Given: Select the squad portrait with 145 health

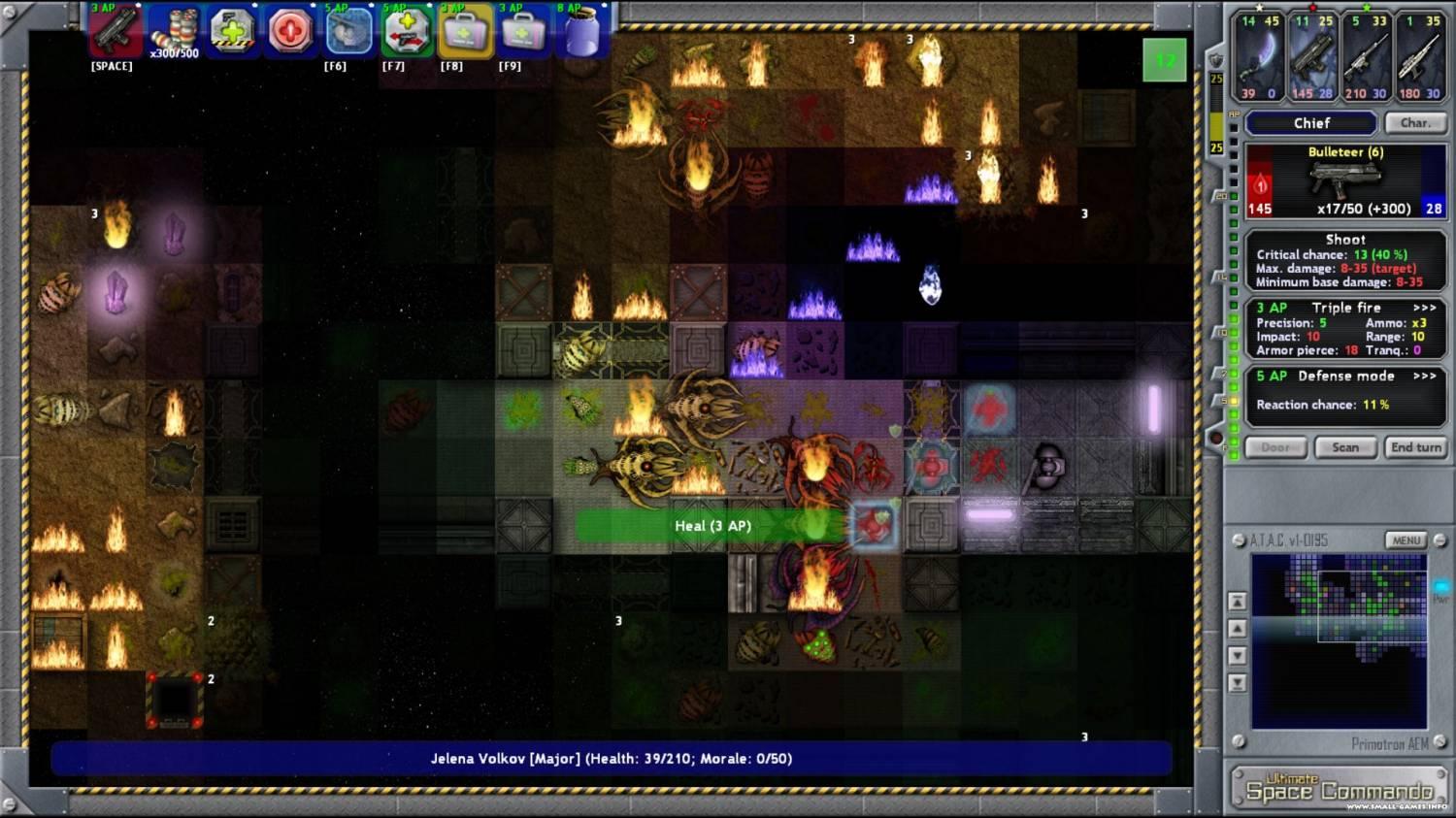Looking at the screenshot, I should click(x=1312, y=57).
